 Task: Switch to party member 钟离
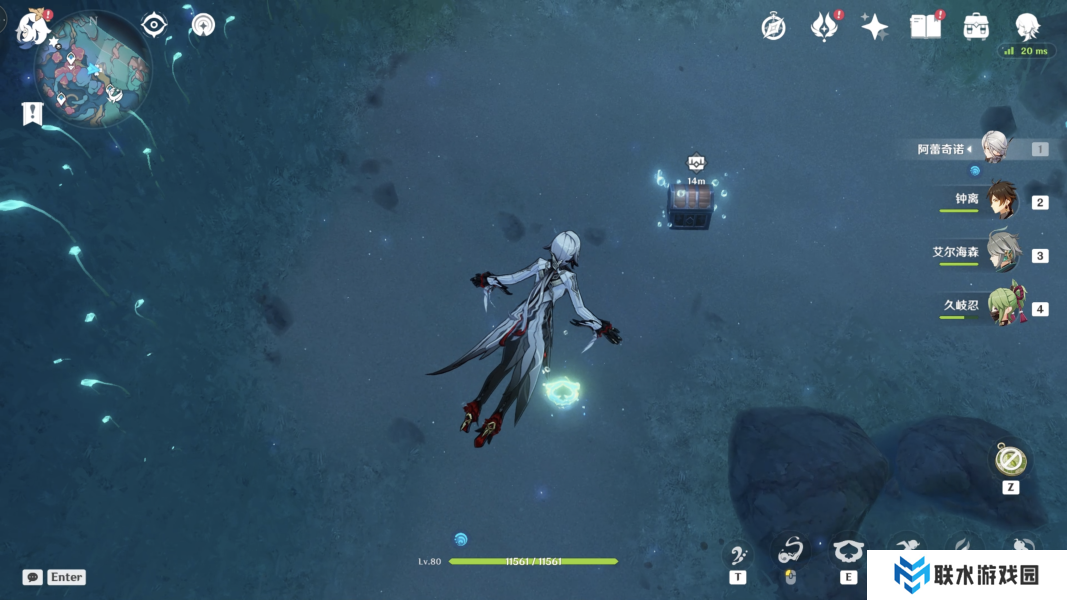(1001, 200)
